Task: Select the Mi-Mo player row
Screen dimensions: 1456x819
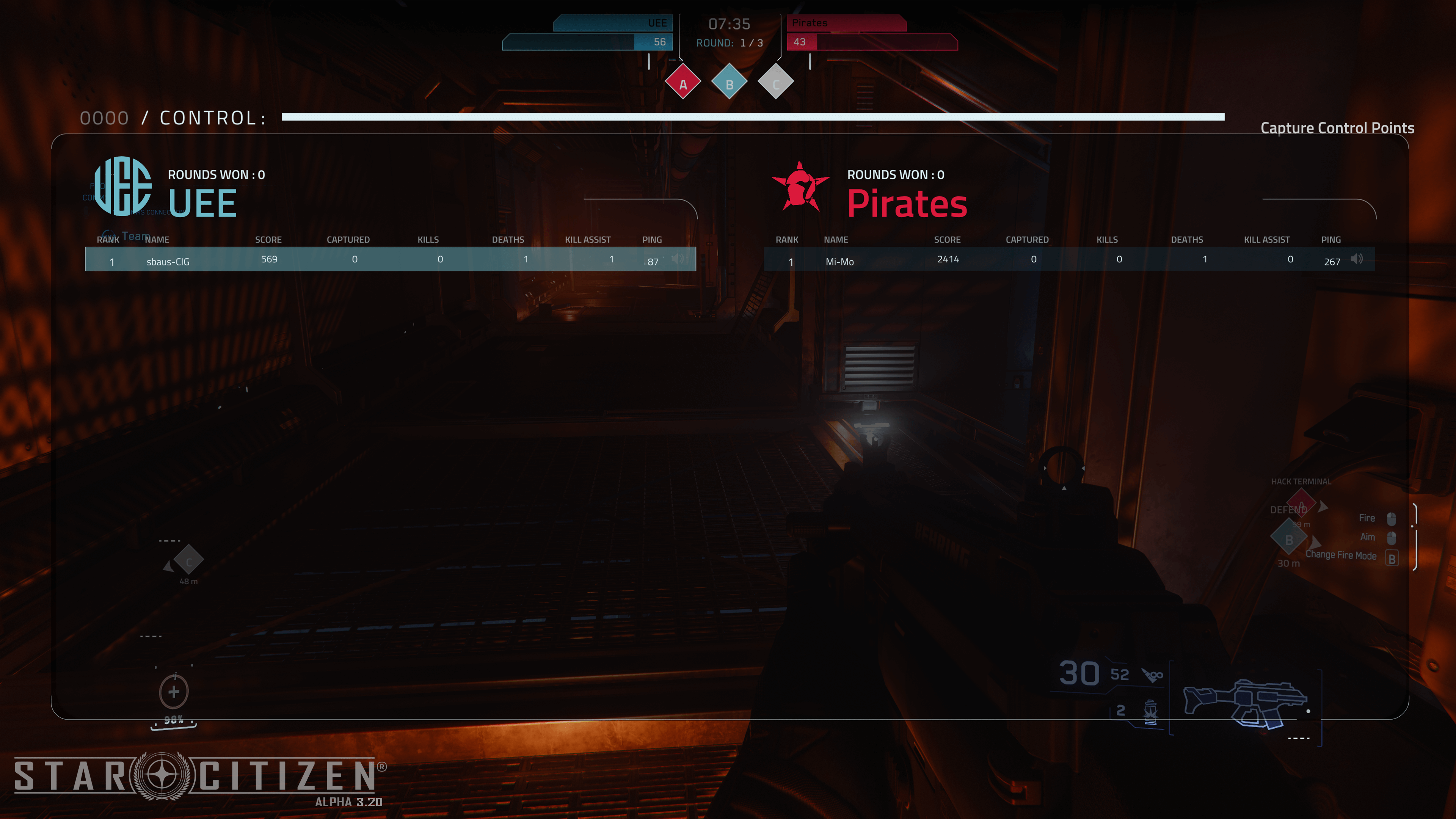Action: (1068, 259)
